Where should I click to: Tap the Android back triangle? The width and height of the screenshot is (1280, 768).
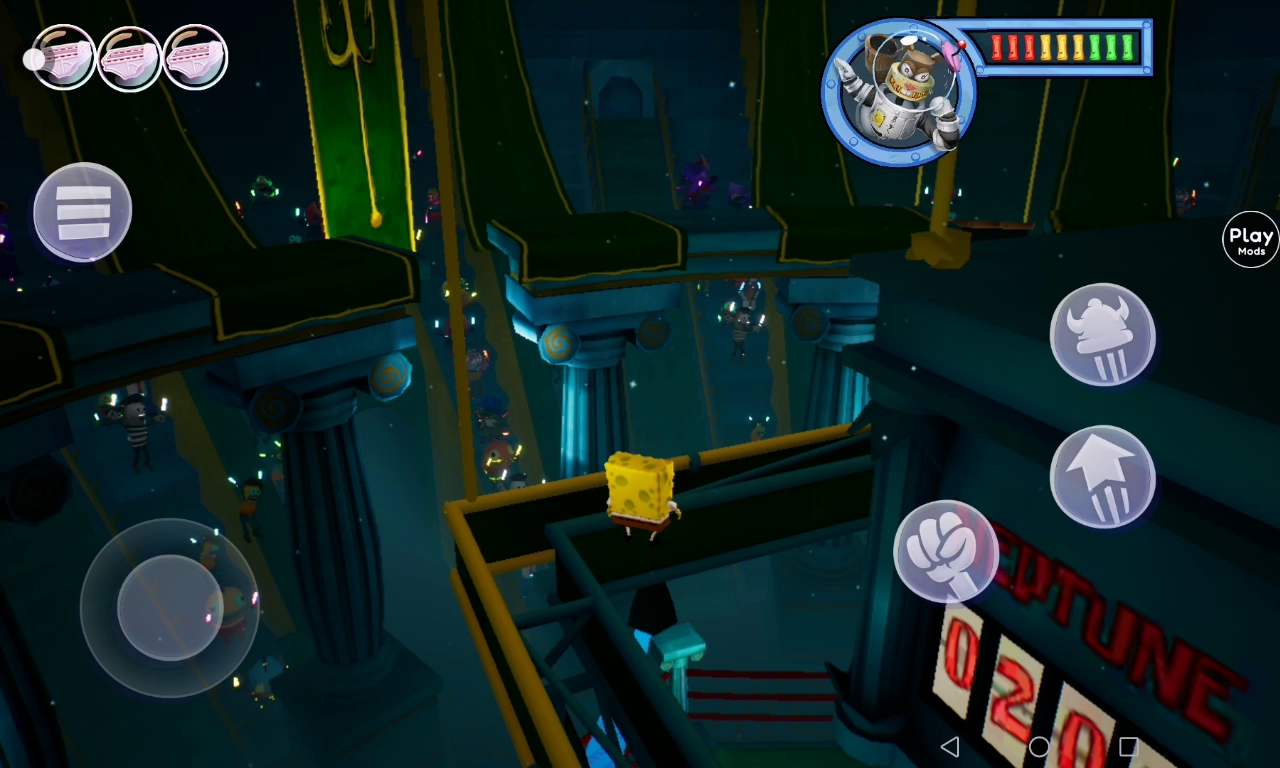pos(951,746)
